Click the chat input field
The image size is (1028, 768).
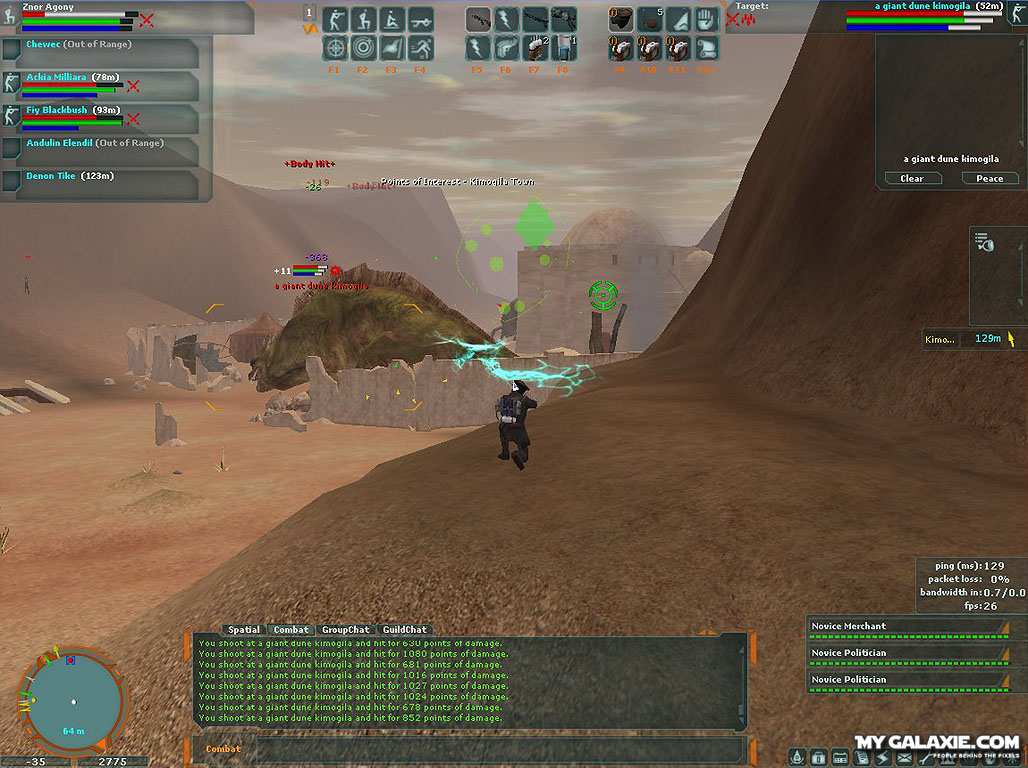click(x=500, y=749)
